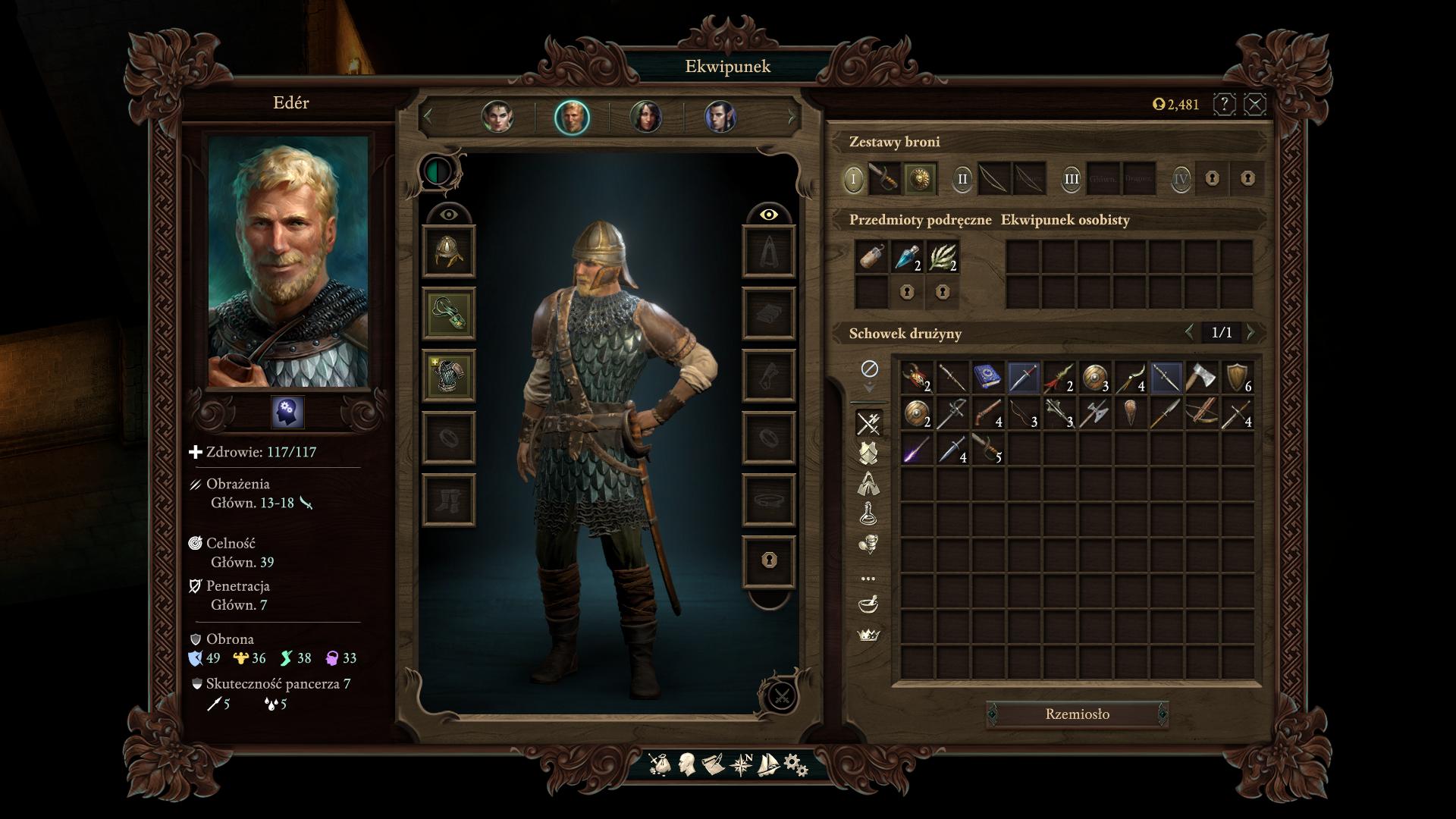The height and width of the screenshot is (819, 1456).
Task: Activate weapon set II
Action: click(962, 179)
